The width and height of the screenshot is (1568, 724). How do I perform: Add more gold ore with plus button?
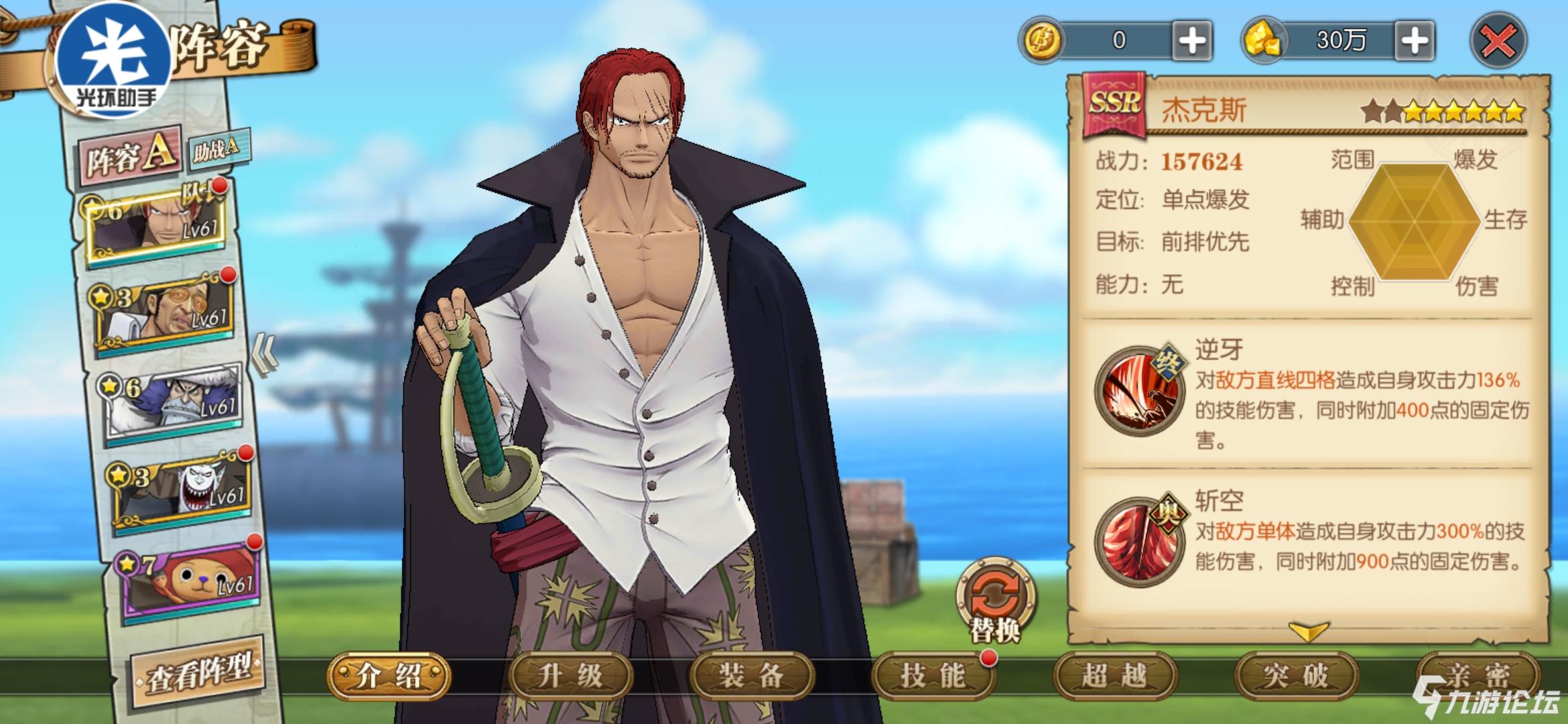click(x=1414, y=42)
